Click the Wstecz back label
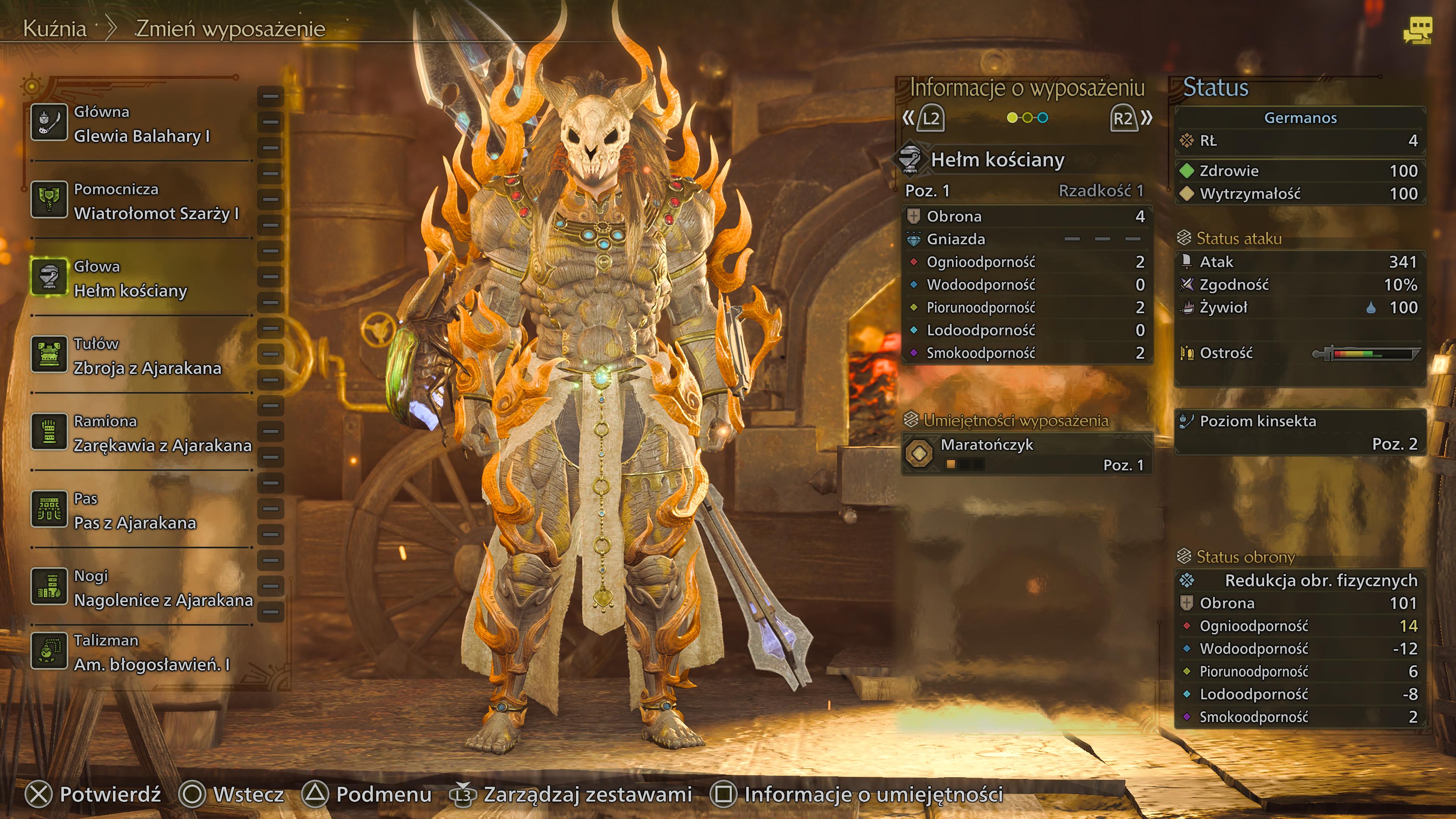The height and width of the screenshot is (819, 1456). point(248,794)
